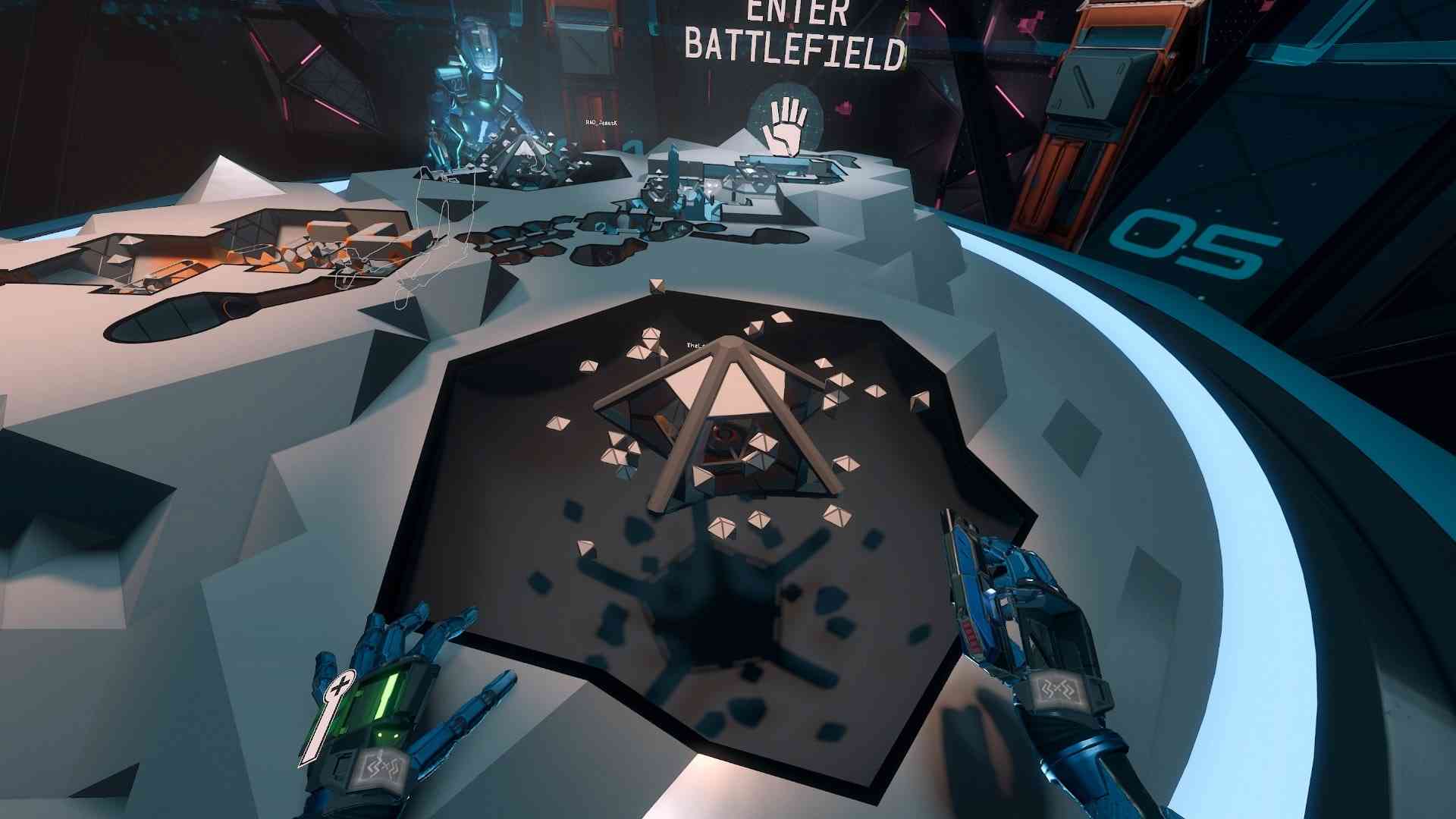Viewport: 1456px width, 819px height.
Task: Touch the Enter Battlefield hand button
Action: point(785,124)
